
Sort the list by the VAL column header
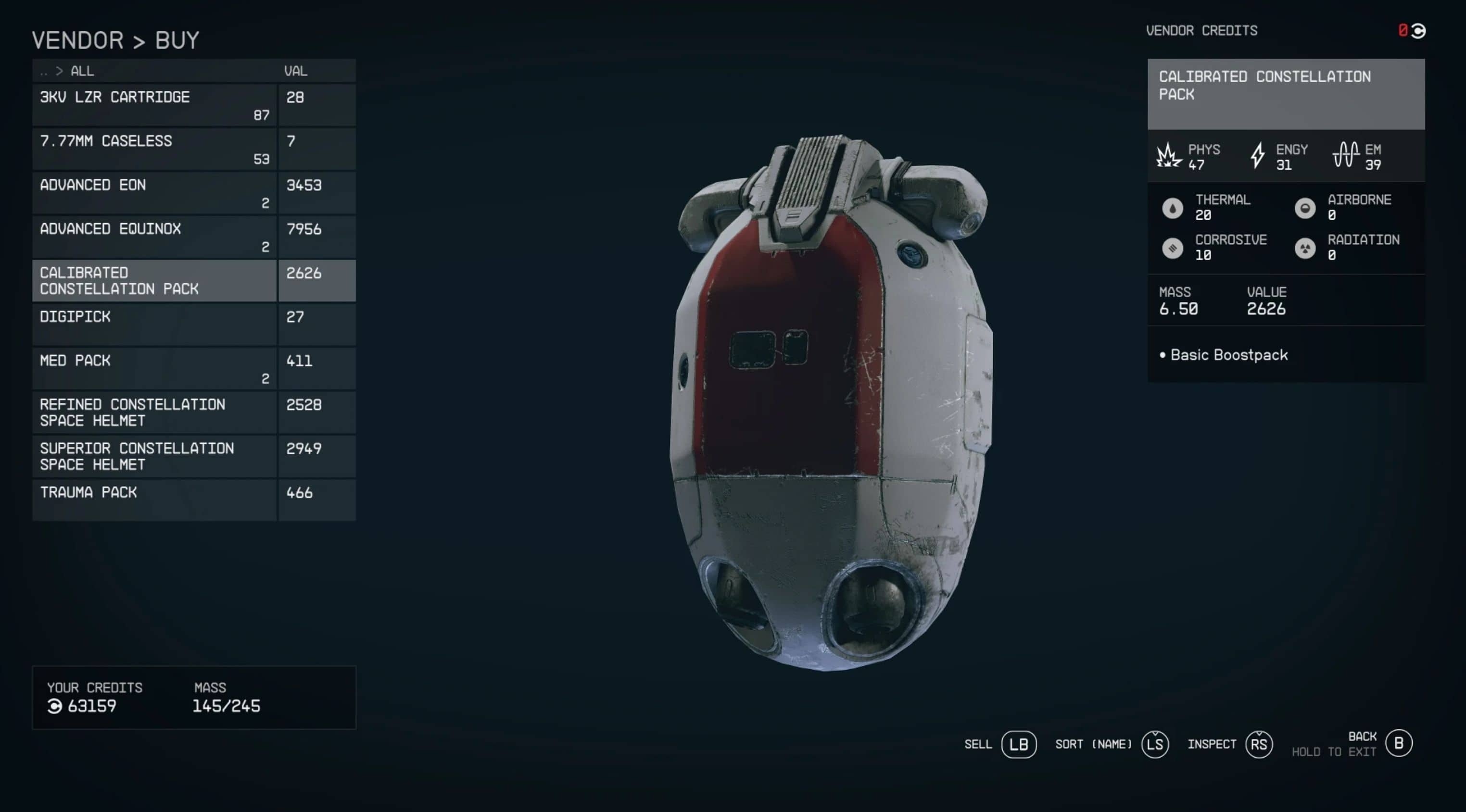point(296,71)
